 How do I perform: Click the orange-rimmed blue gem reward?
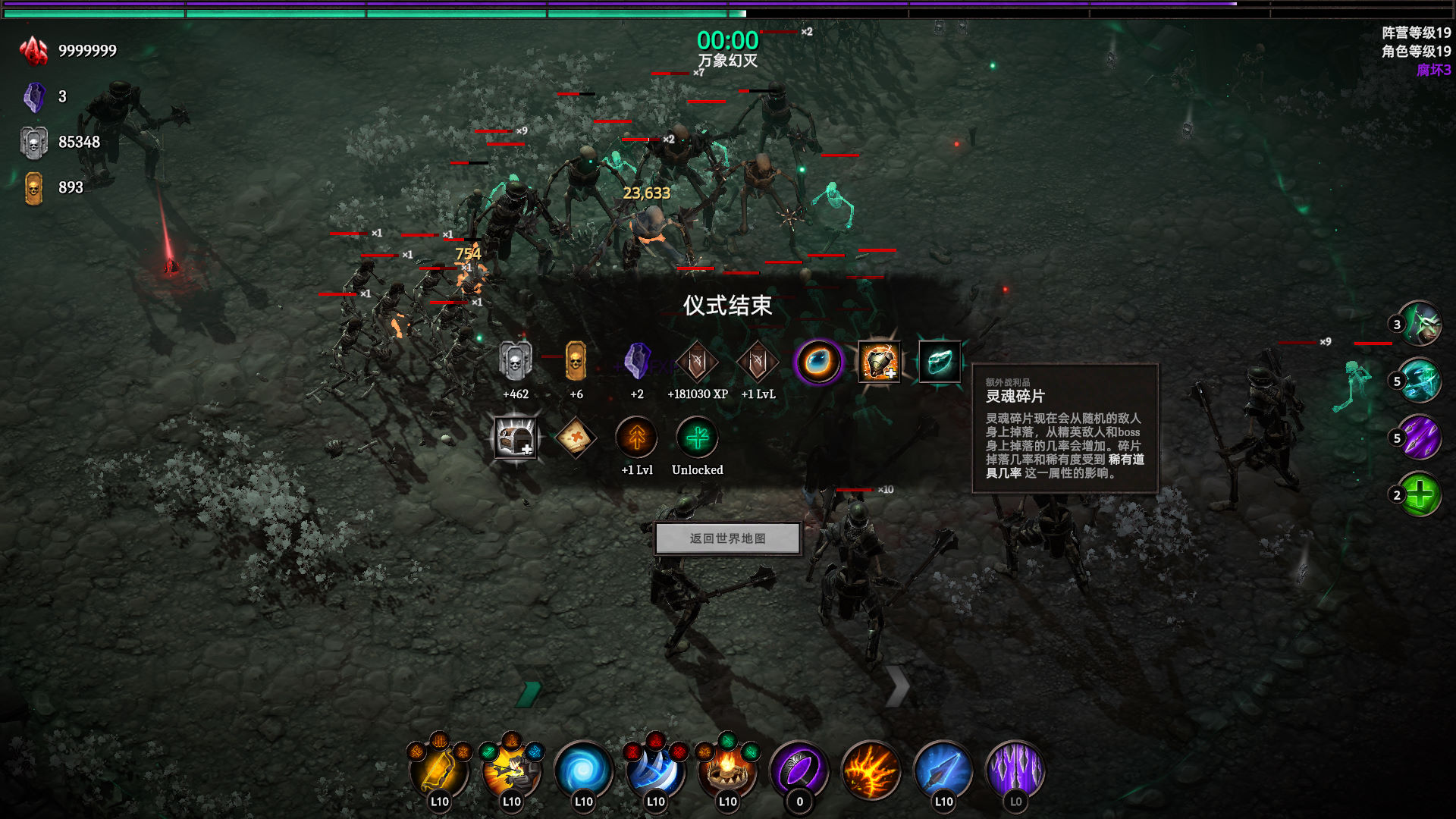point(817,362)
